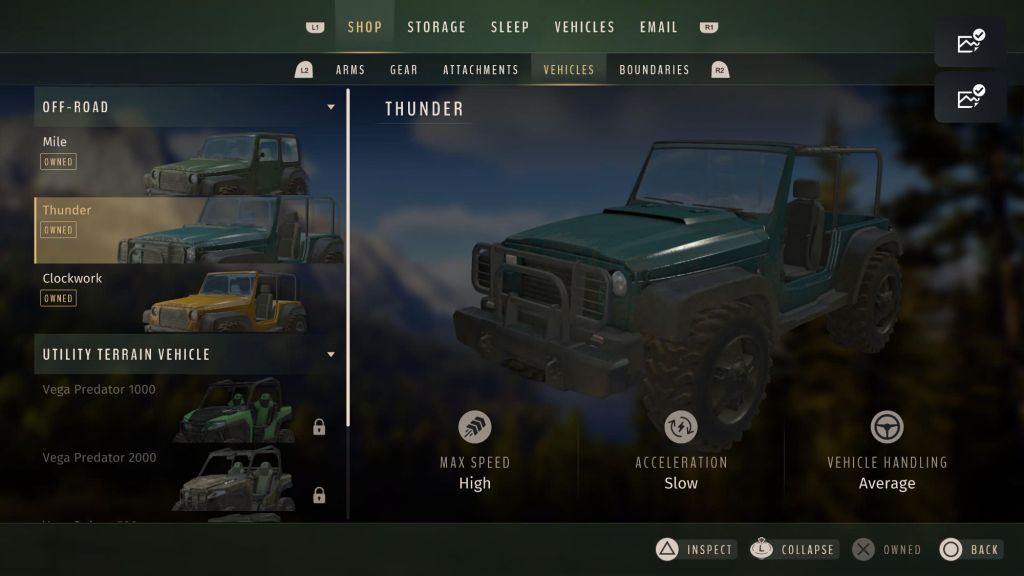Show the Email tab
1024x576 pixels.
pyautogui.click(x=659, y=27)
